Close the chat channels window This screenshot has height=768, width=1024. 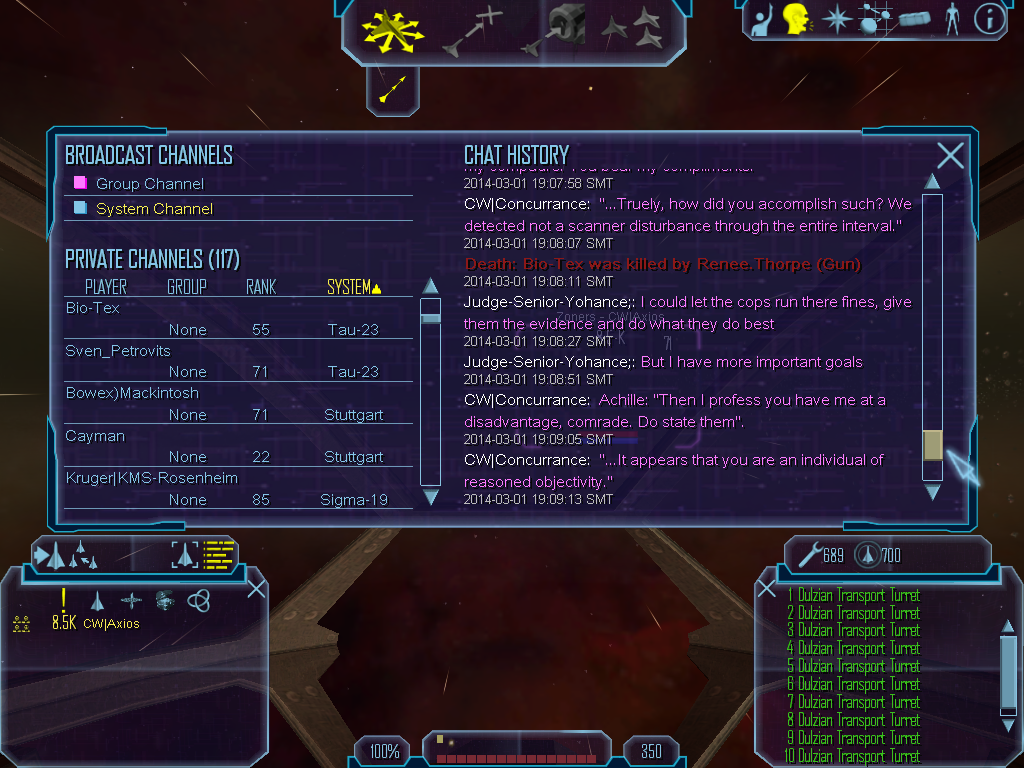coord(950,155)
